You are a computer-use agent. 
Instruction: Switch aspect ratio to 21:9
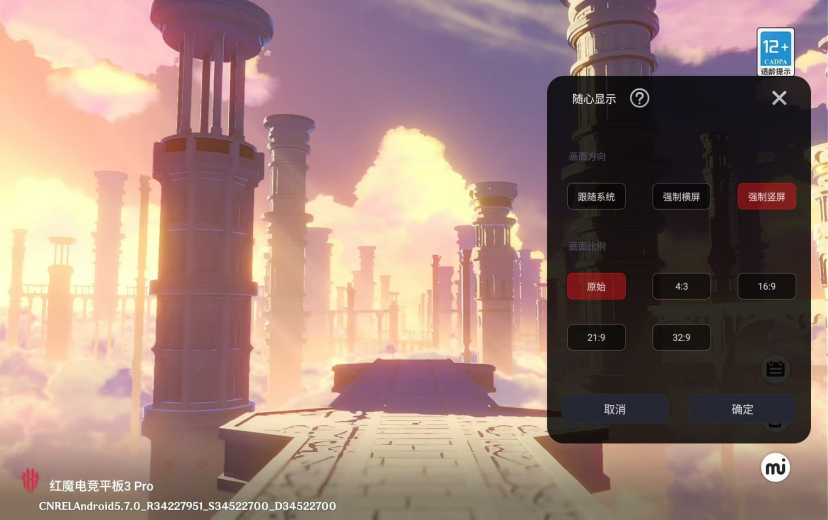[x=596, y=338]
